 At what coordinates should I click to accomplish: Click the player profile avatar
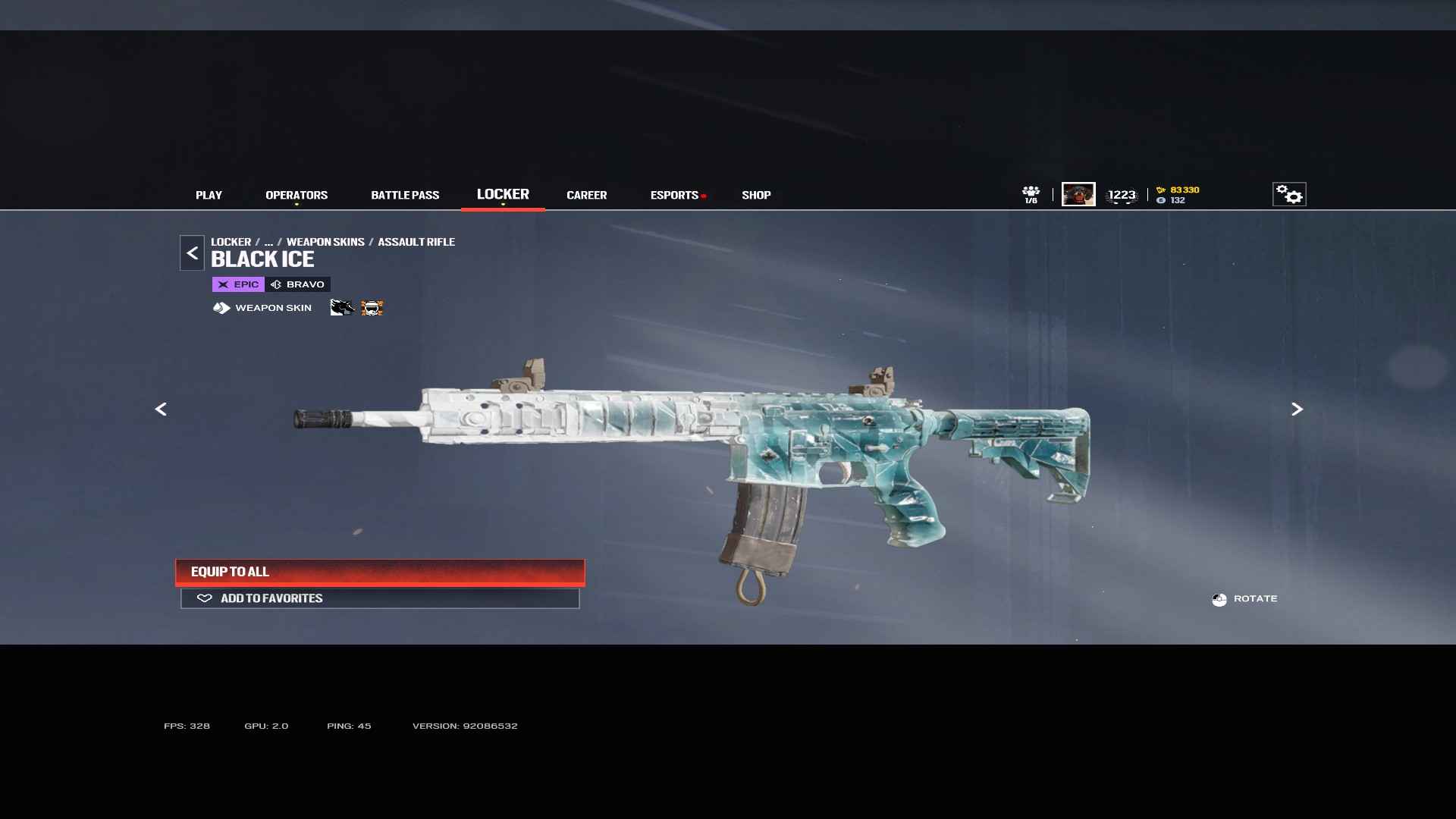point(1078,194)
